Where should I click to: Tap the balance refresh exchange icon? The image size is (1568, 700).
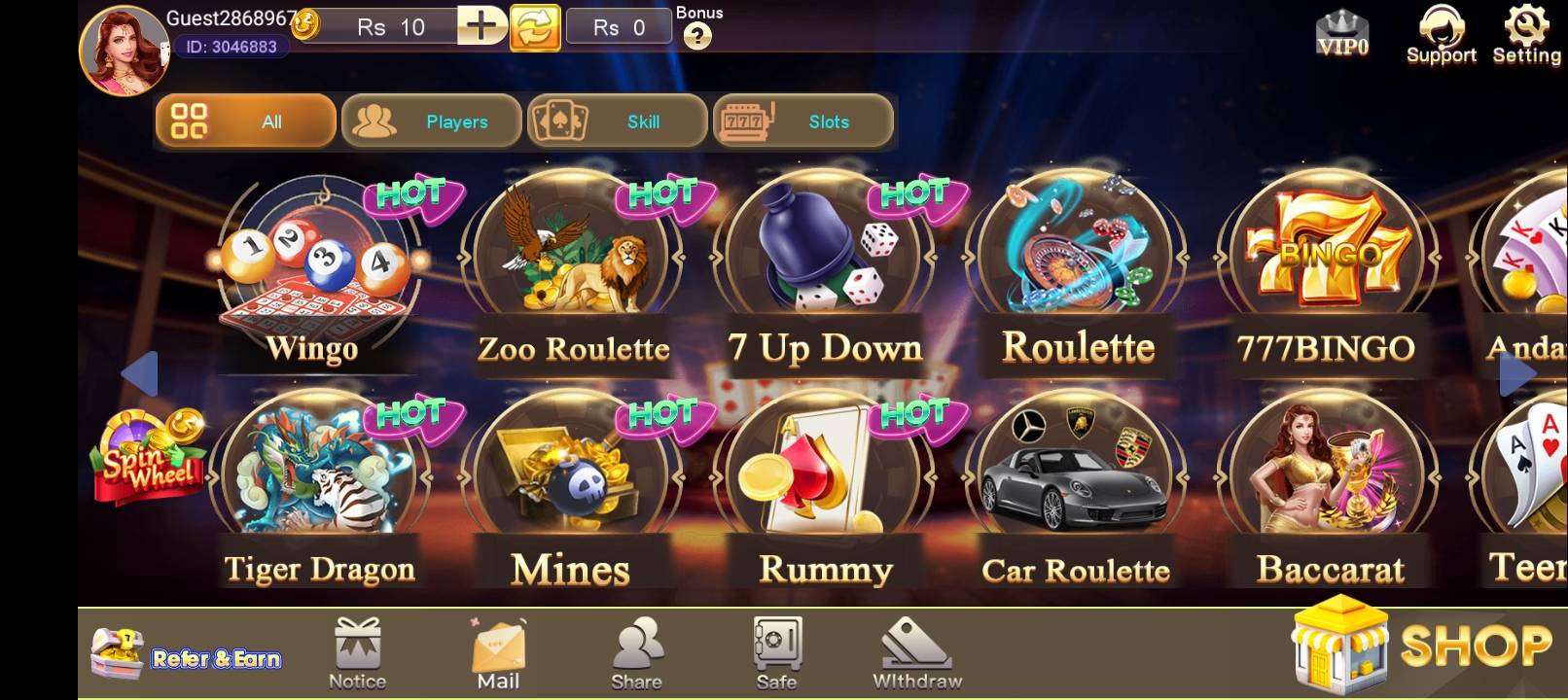534,26
